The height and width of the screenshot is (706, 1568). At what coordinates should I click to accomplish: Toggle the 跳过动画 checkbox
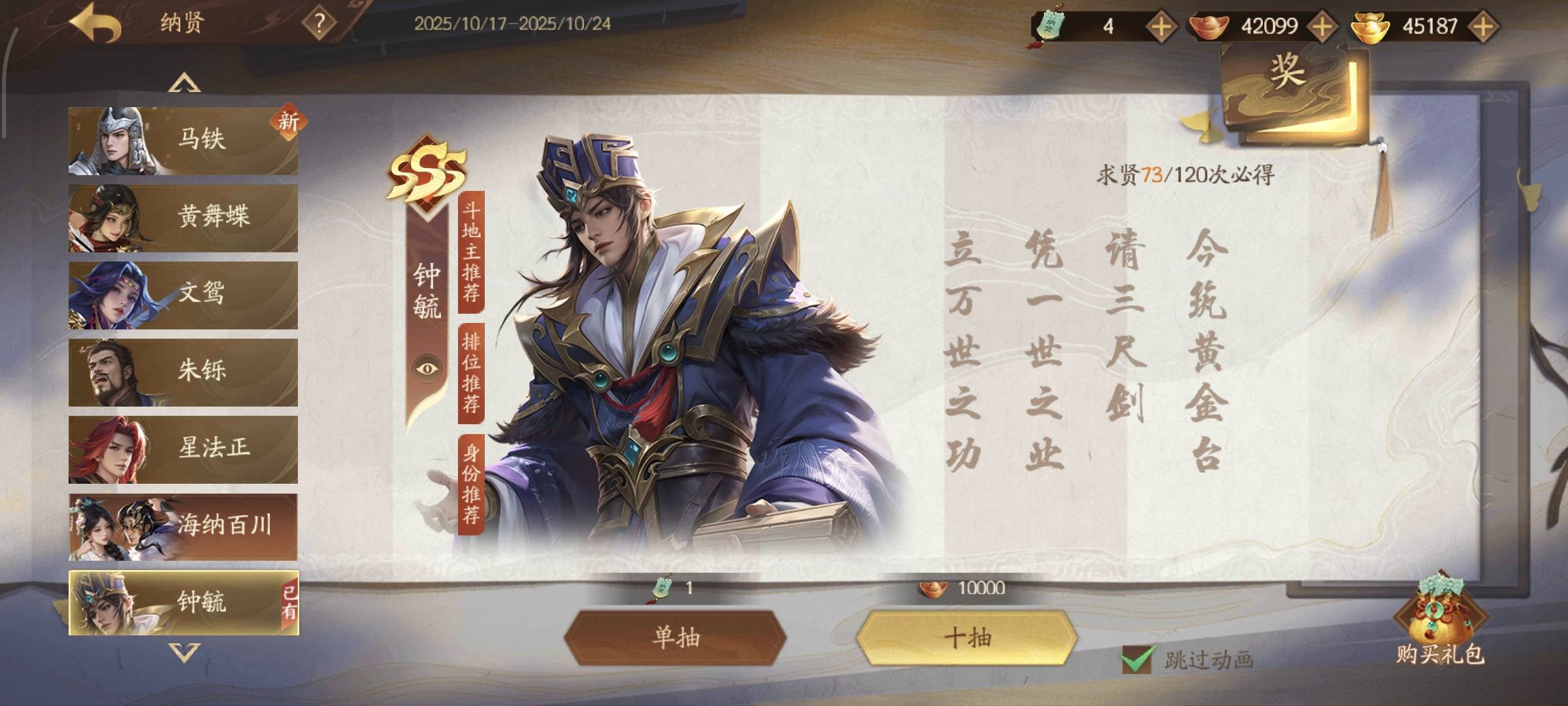[x=1137, y=659]
